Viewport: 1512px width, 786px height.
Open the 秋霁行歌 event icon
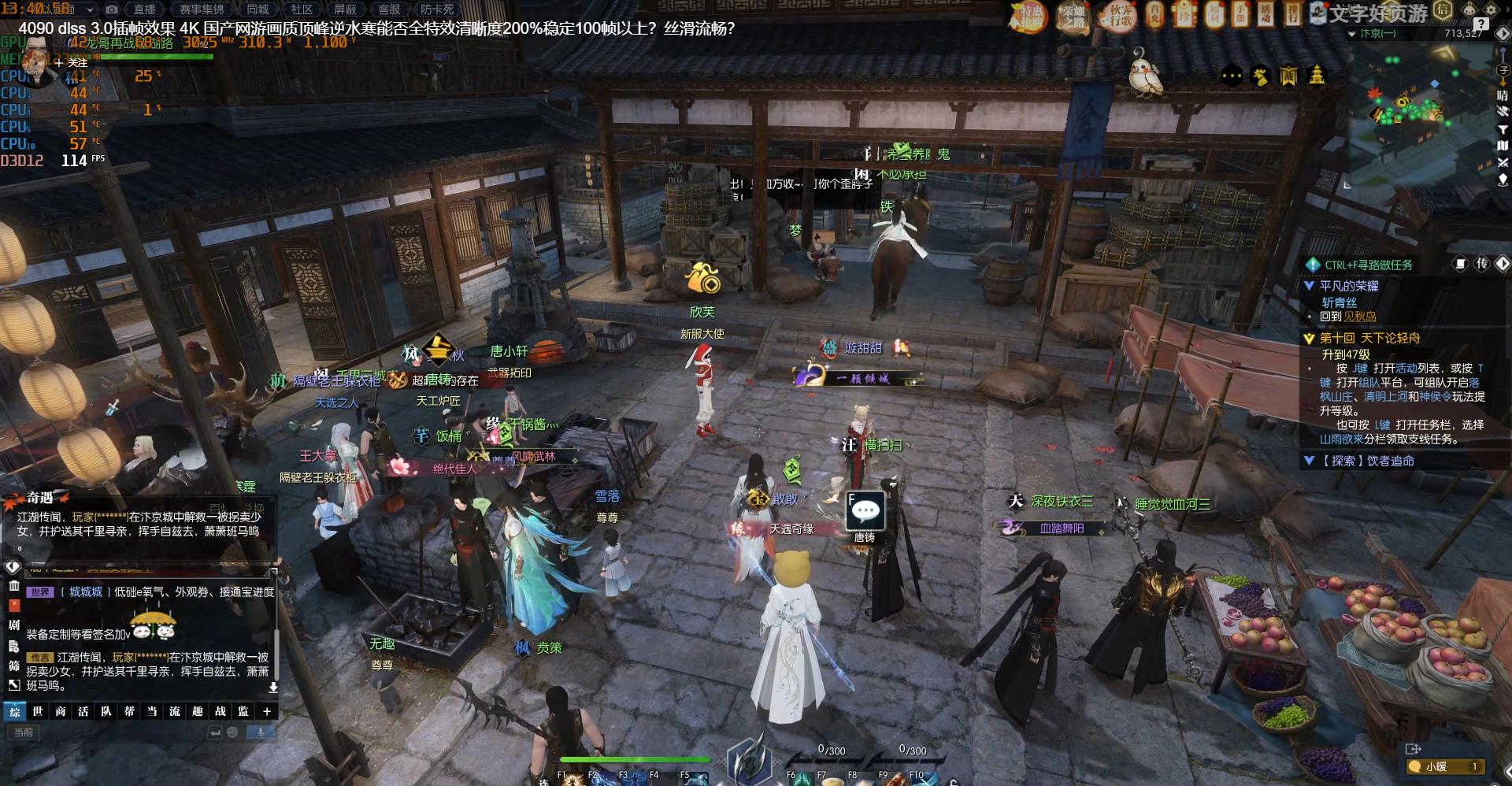point(1121,16)
